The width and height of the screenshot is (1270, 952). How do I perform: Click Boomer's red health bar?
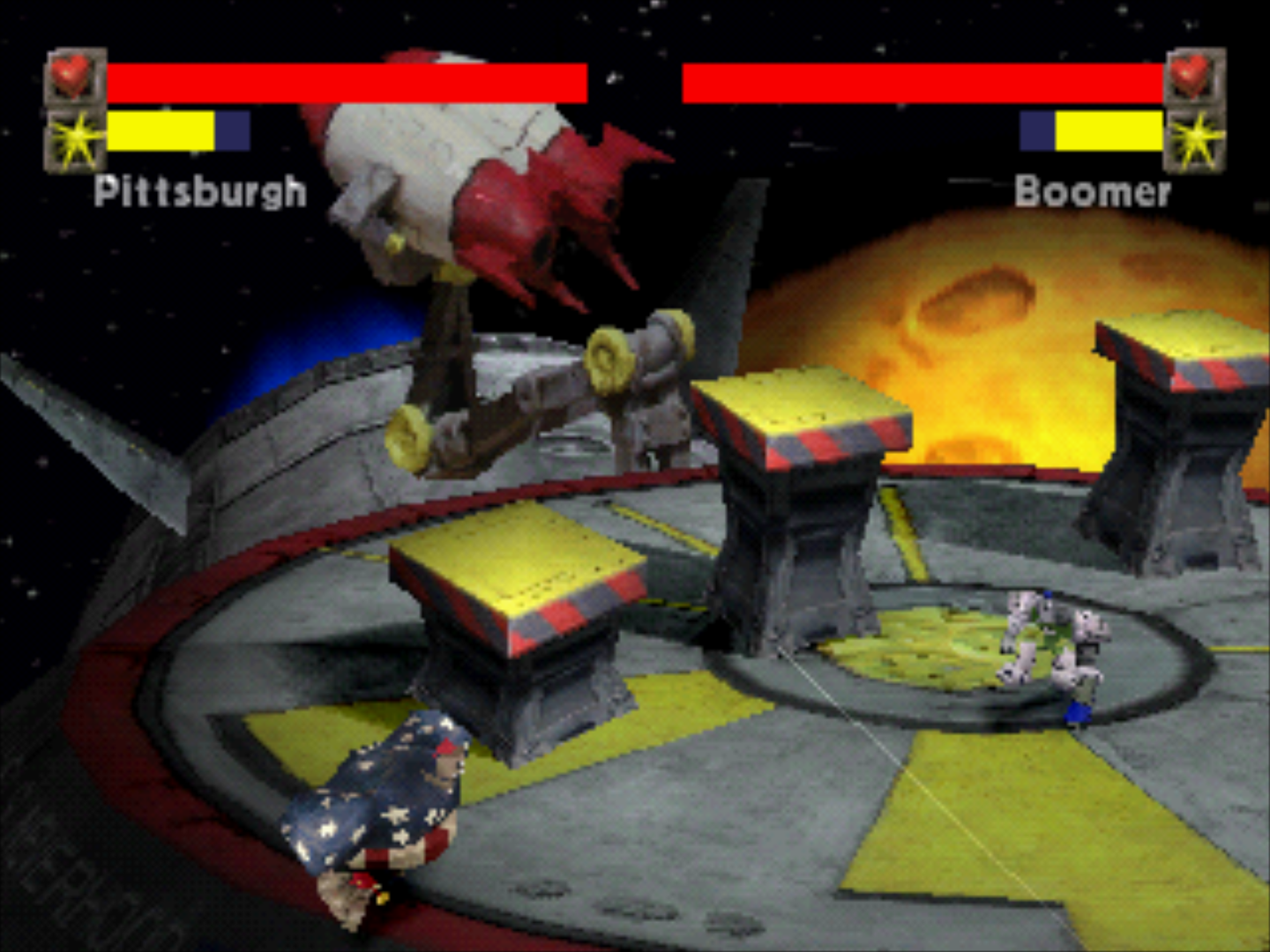point(926,79)
